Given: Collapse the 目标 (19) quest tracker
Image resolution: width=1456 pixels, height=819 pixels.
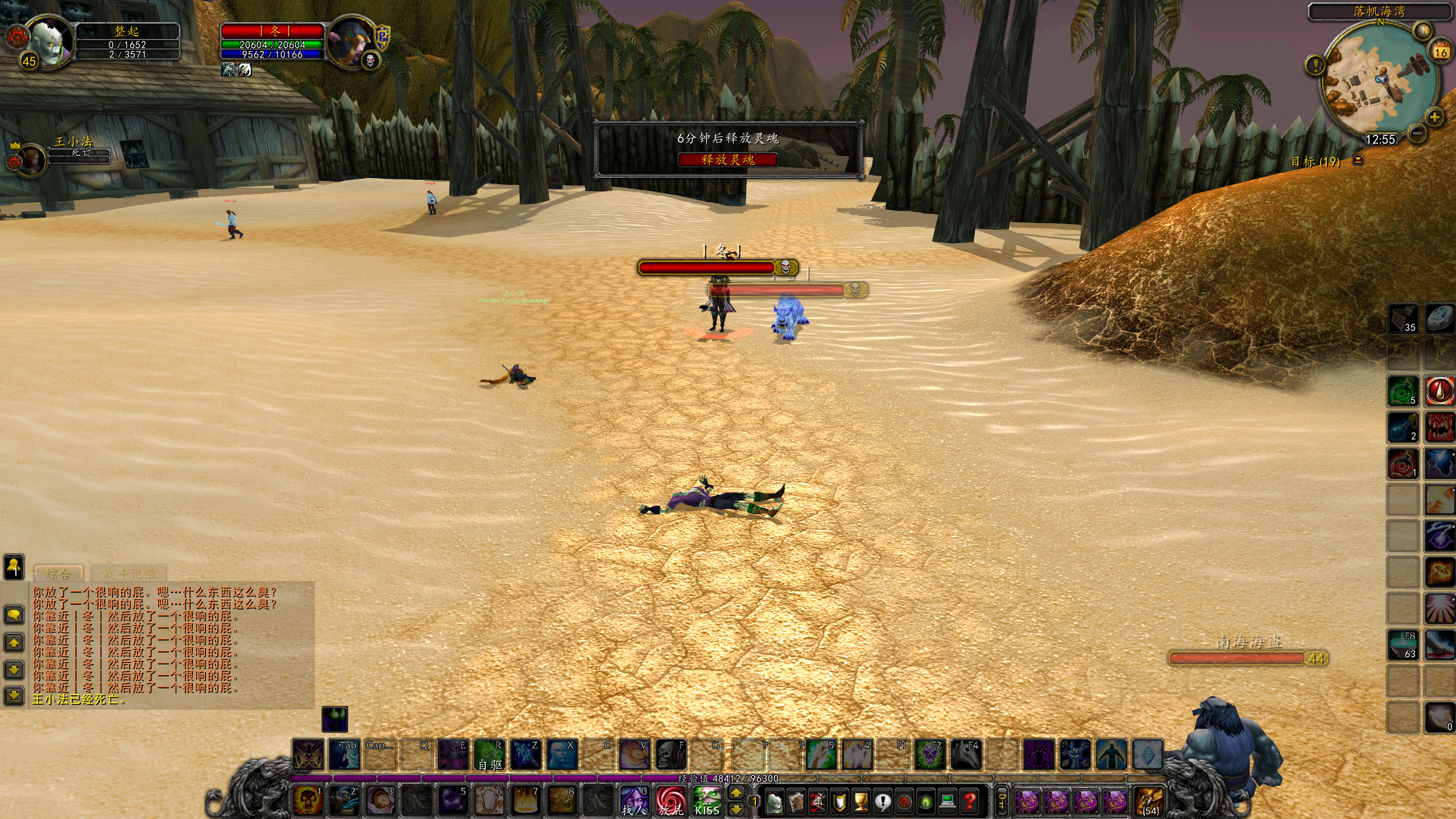Looking at the screenshot, I should click(1359, 162).
